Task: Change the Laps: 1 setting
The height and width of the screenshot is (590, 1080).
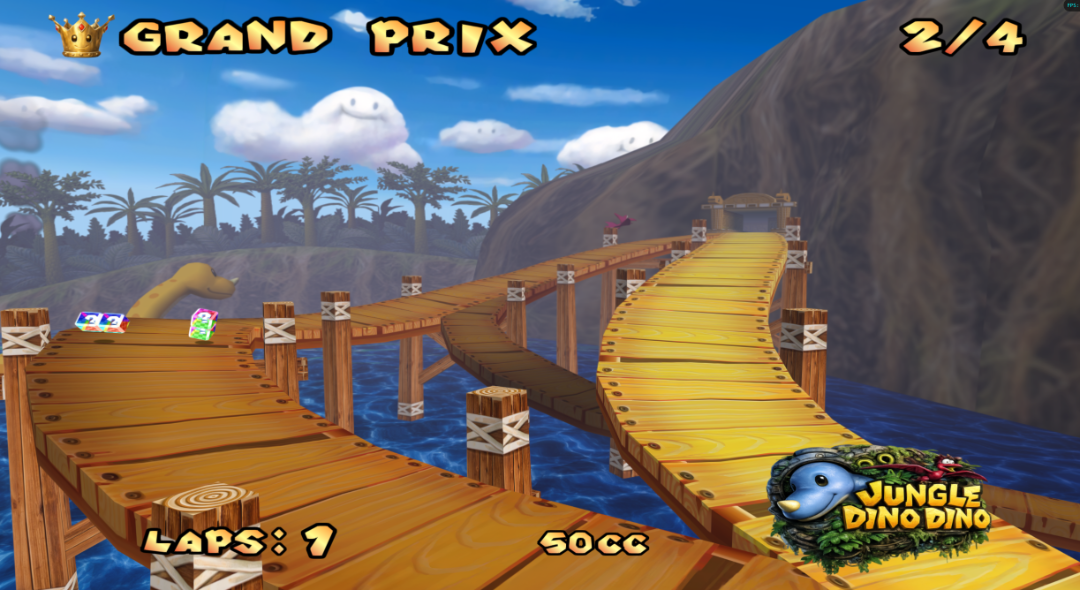Action: [x=238, y=541]
